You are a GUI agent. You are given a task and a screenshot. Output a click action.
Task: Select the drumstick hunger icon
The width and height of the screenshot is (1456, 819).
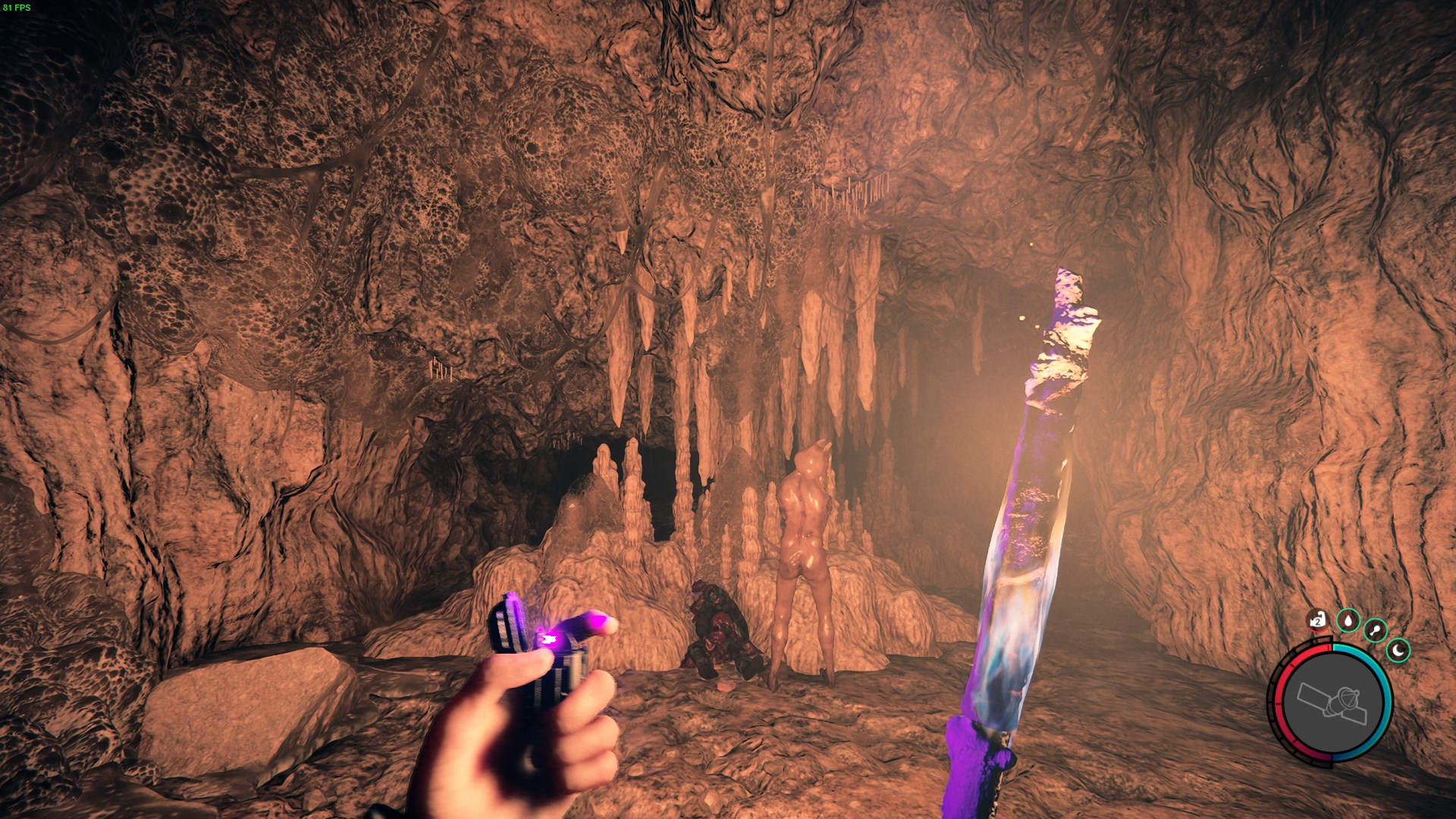(1375, 630)
